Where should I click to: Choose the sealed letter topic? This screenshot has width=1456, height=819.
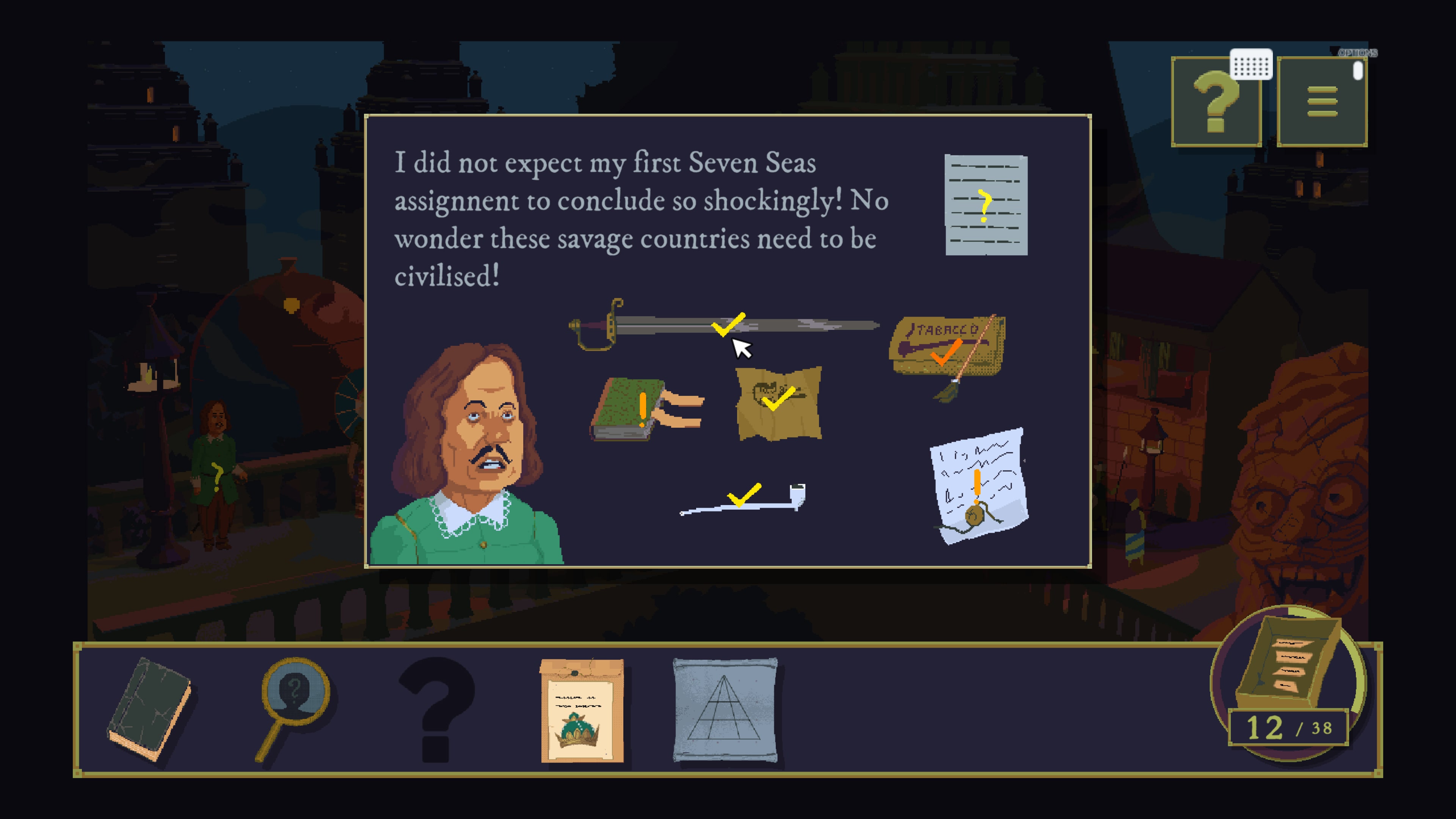pyautogui.click(x=978, y=486)
